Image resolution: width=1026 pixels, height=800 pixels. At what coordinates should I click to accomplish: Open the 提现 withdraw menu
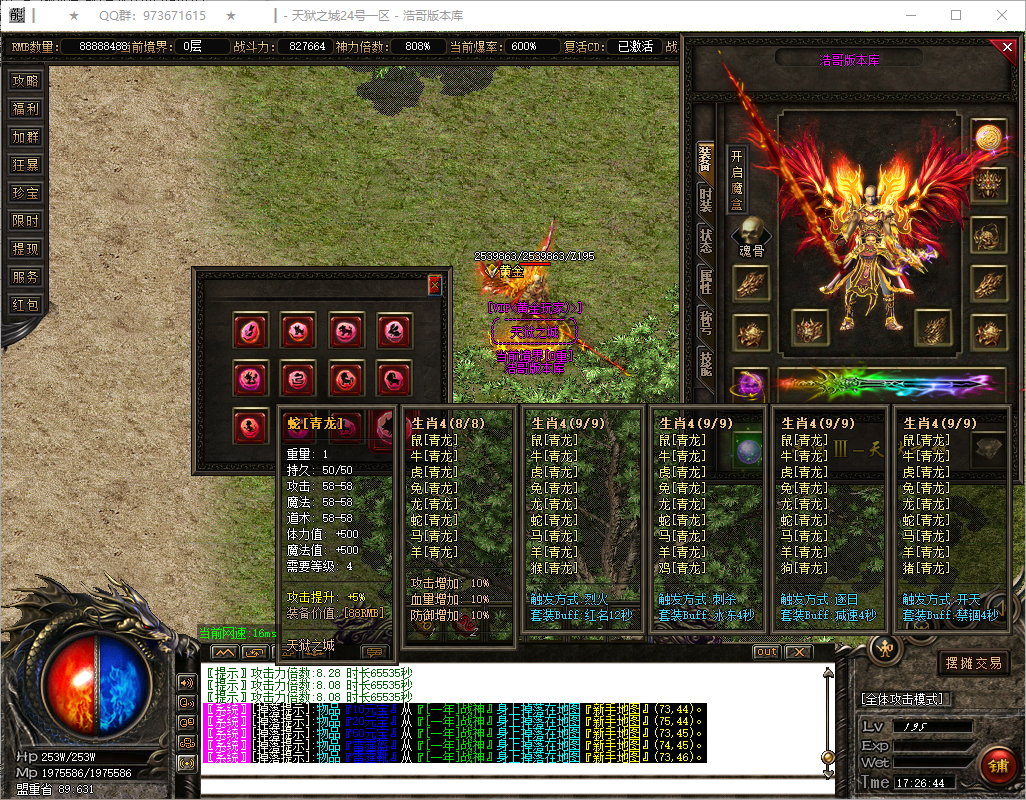pyautogui.click(x=25, y=249)
